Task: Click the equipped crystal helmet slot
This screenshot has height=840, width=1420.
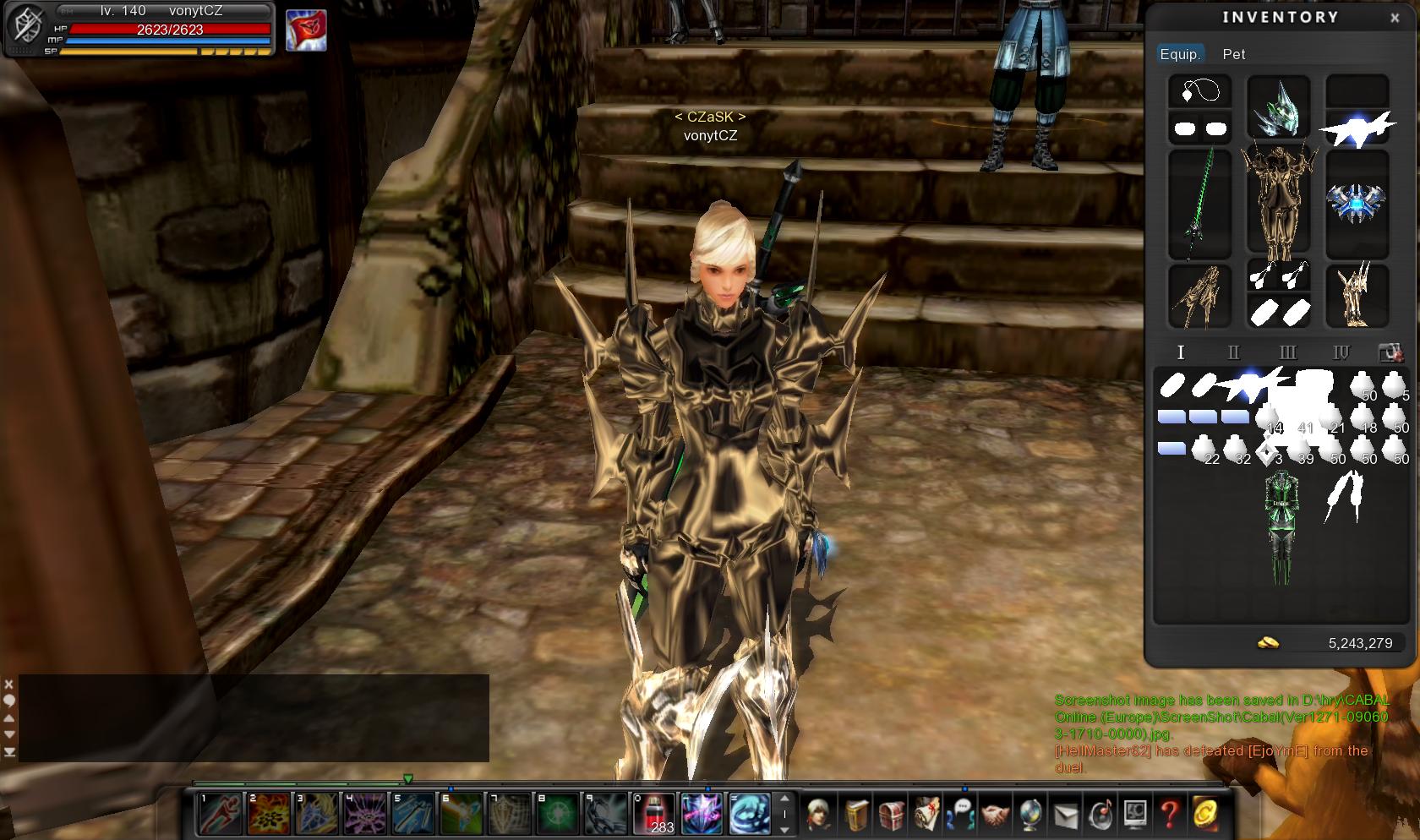Action: [1278, 107]
